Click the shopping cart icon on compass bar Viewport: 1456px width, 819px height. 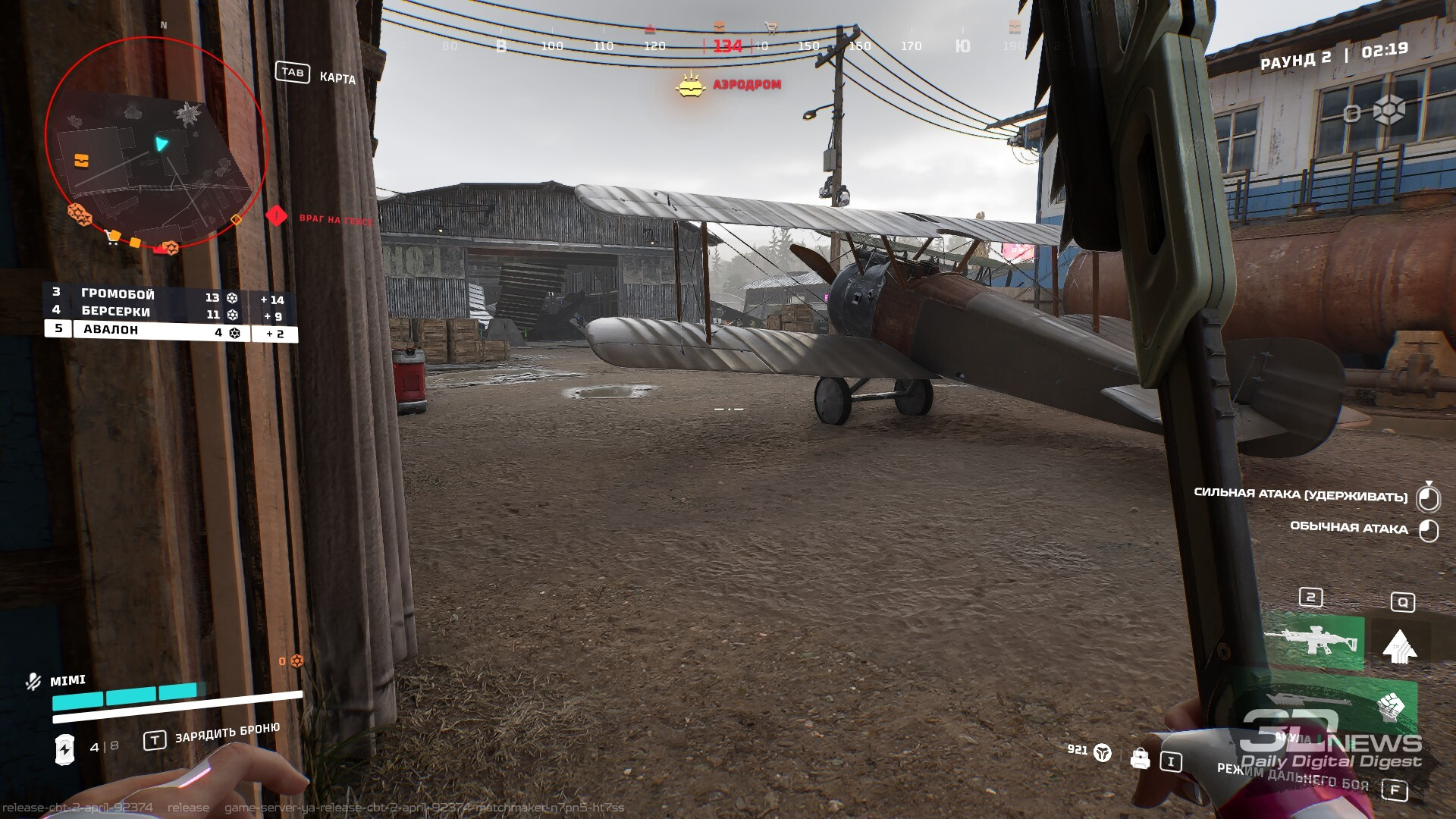point(771,28)
